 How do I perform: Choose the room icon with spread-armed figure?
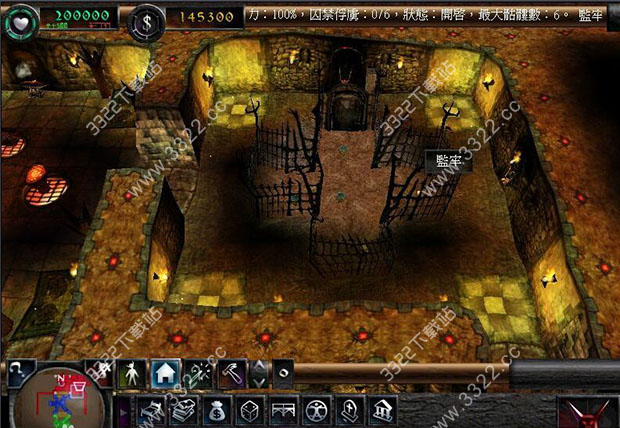click(x=316, y=410)
